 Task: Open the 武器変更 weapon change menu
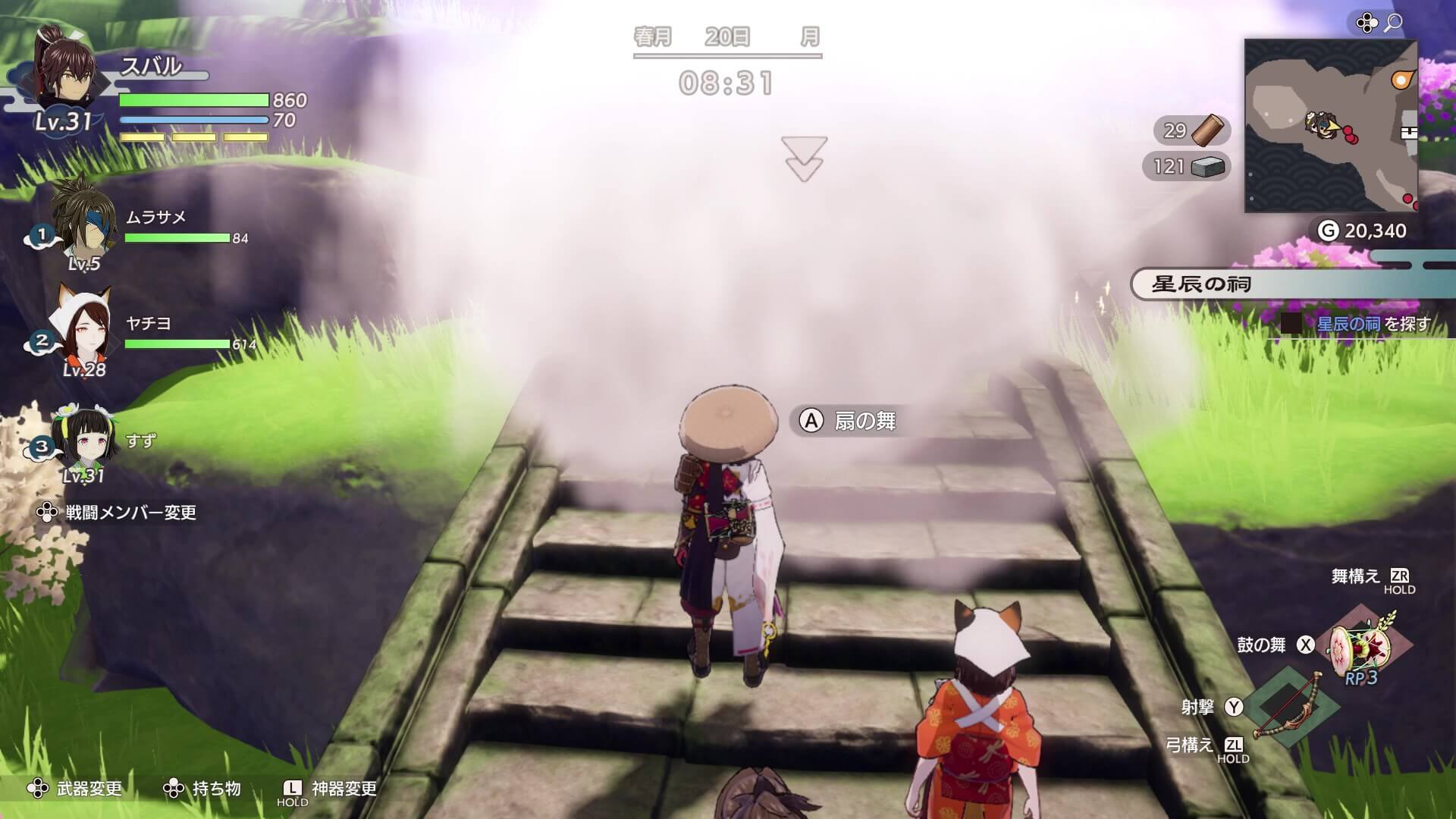point(82,789)
